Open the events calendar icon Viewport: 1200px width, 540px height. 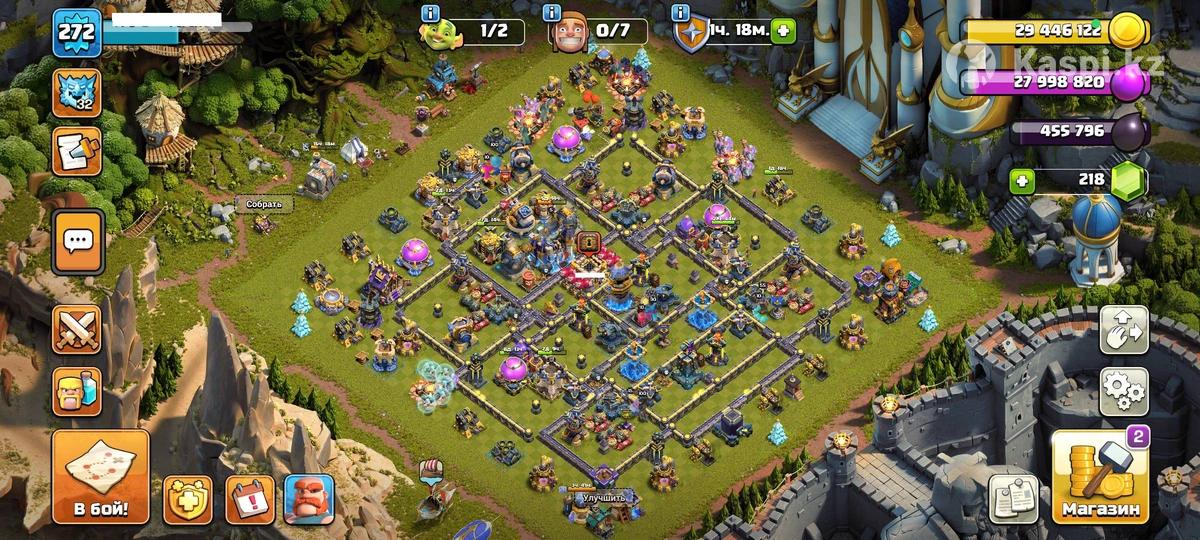click(x=249, y=498)
